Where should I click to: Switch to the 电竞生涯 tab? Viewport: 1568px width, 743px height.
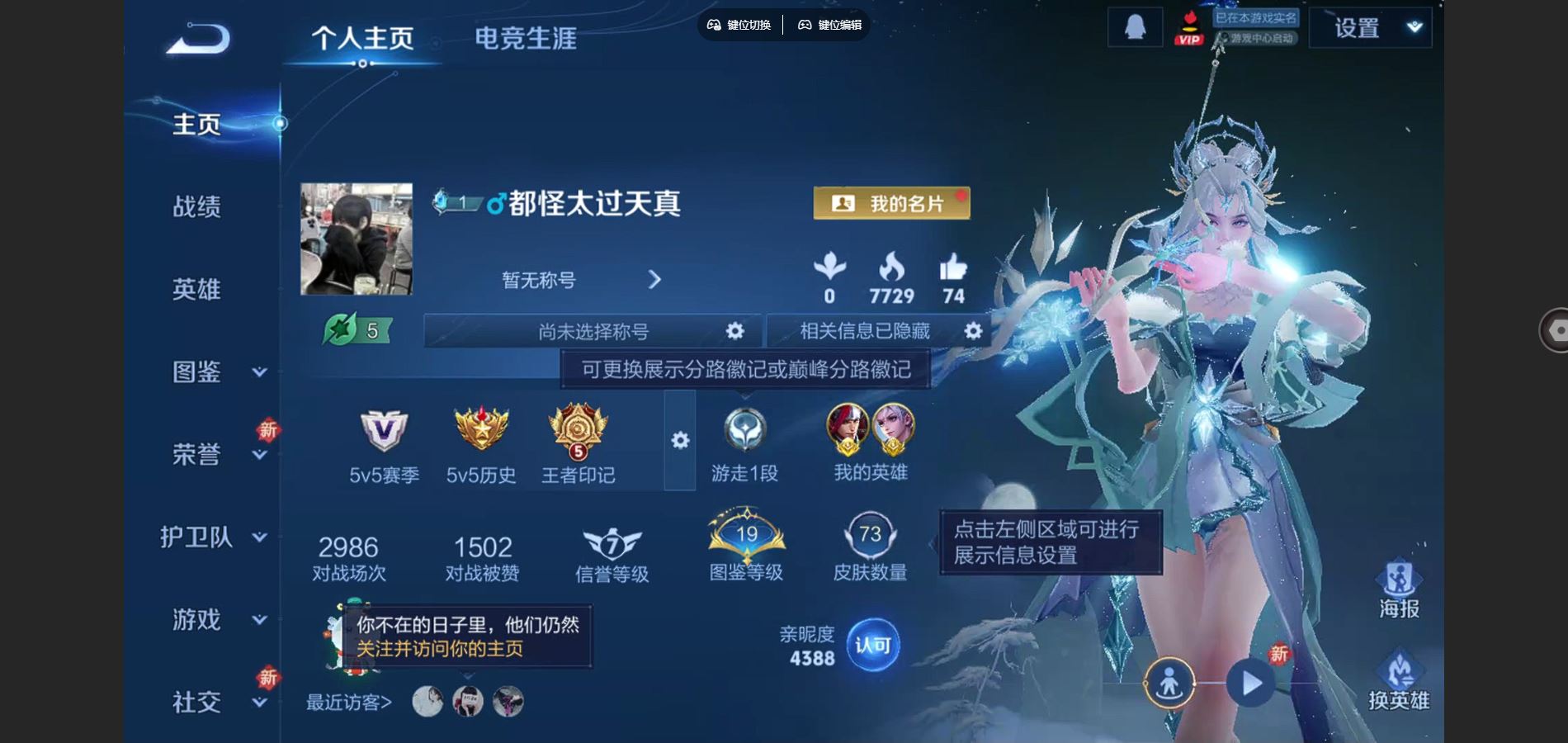526,38
